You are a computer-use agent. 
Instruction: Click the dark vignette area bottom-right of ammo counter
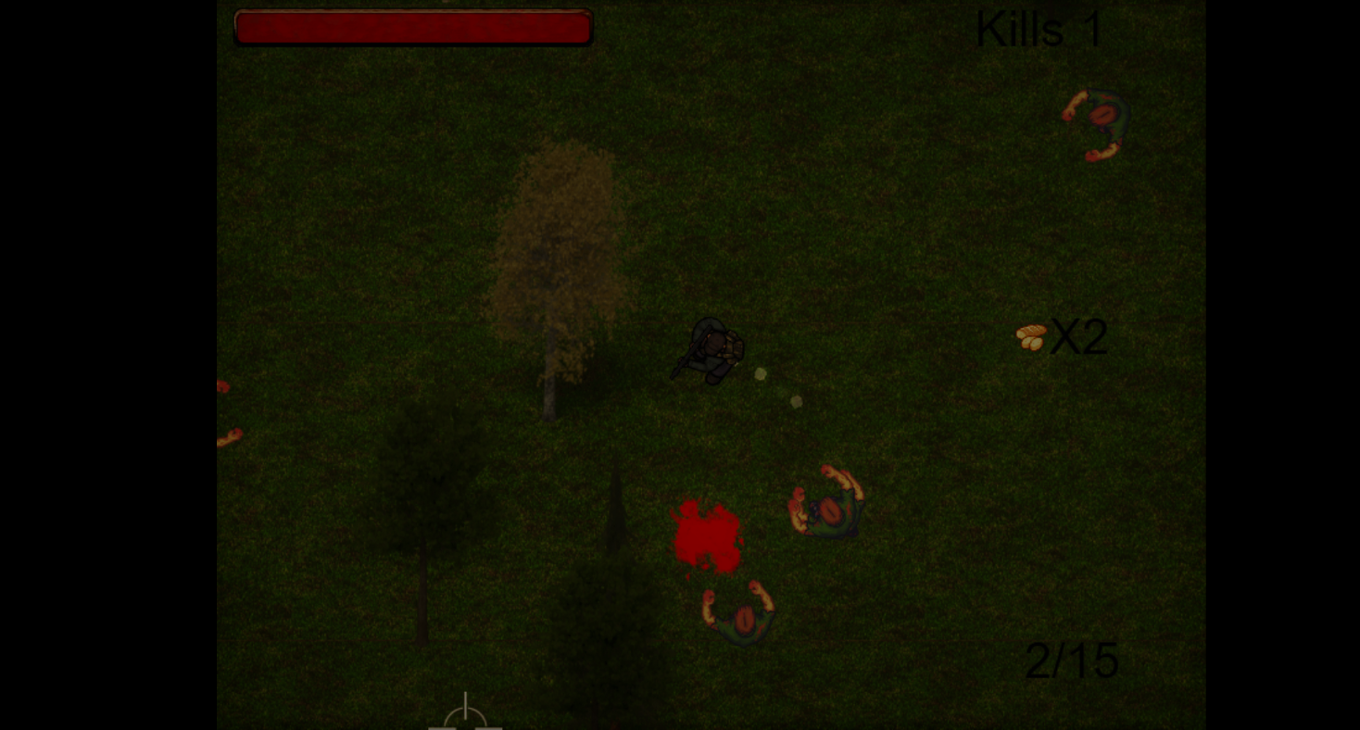(1160, 700)
